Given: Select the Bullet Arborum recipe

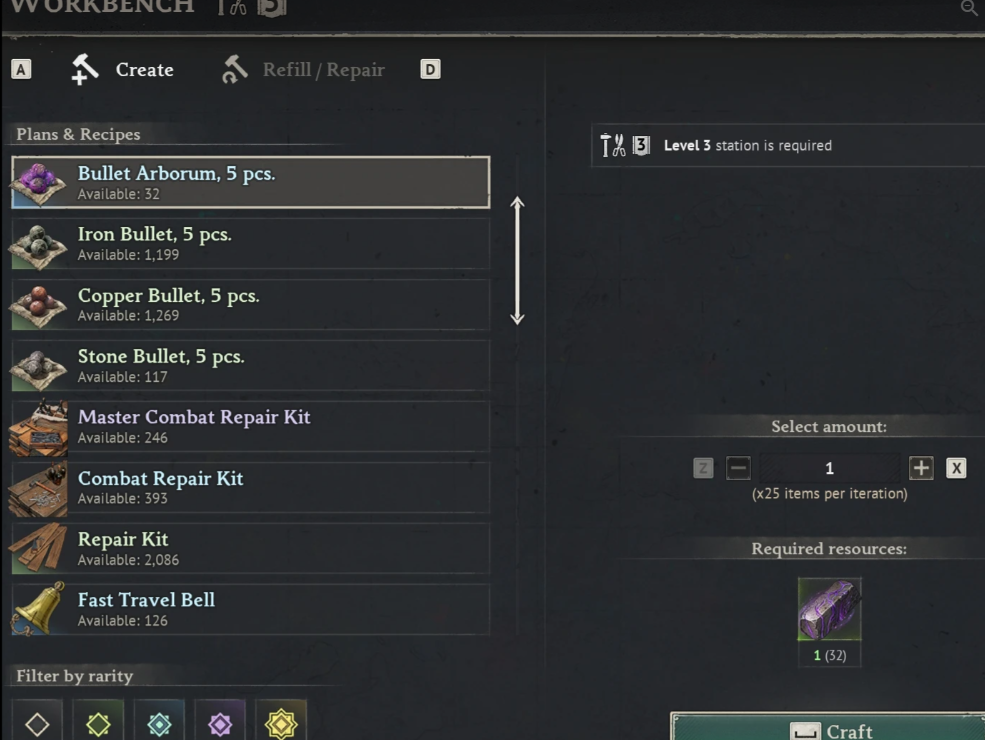Looking at the screenshot, I should pyautogui.click(x=250, y=182).
